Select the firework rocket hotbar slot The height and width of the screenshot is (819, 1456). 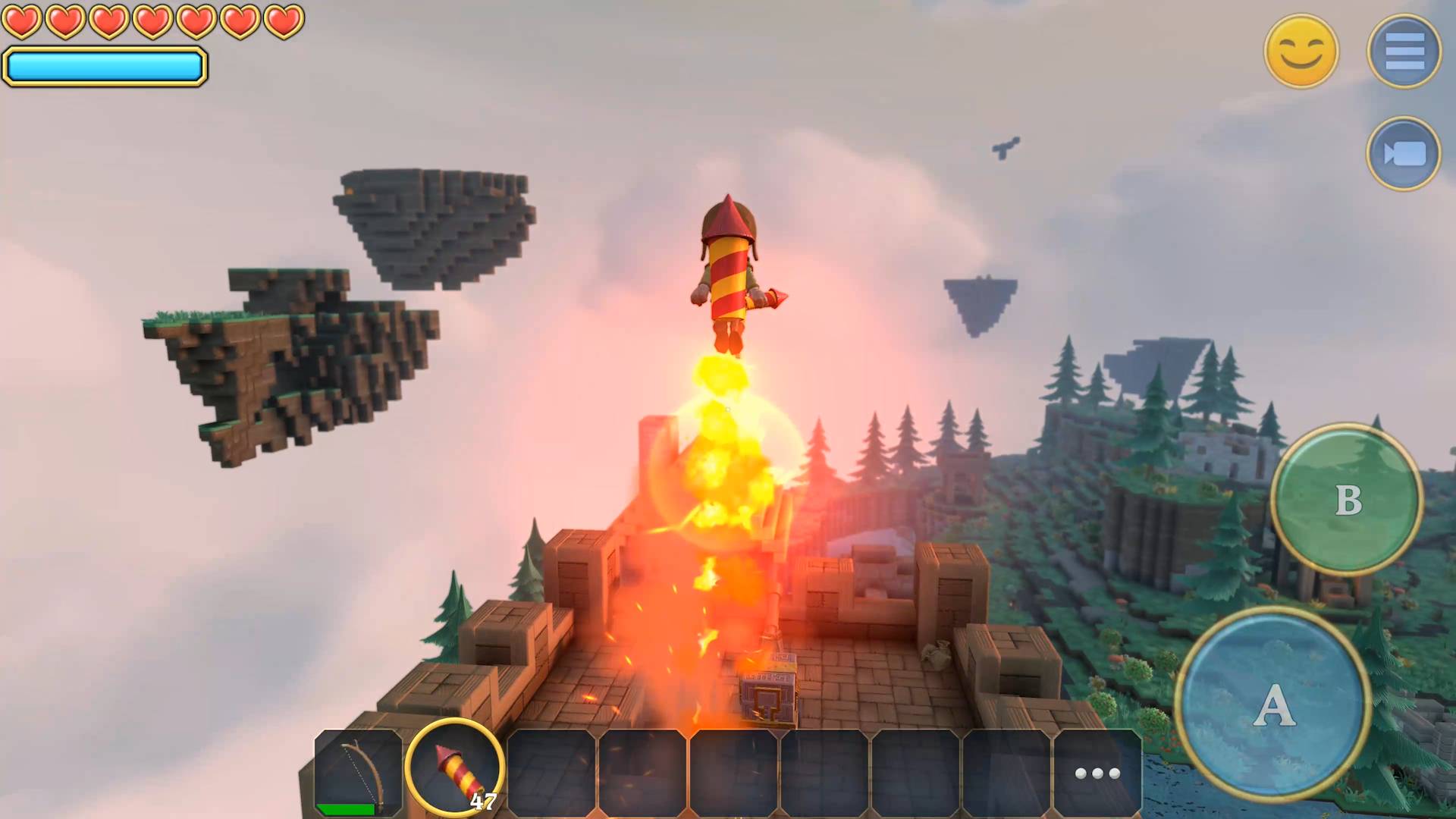[x=455, y=767]
